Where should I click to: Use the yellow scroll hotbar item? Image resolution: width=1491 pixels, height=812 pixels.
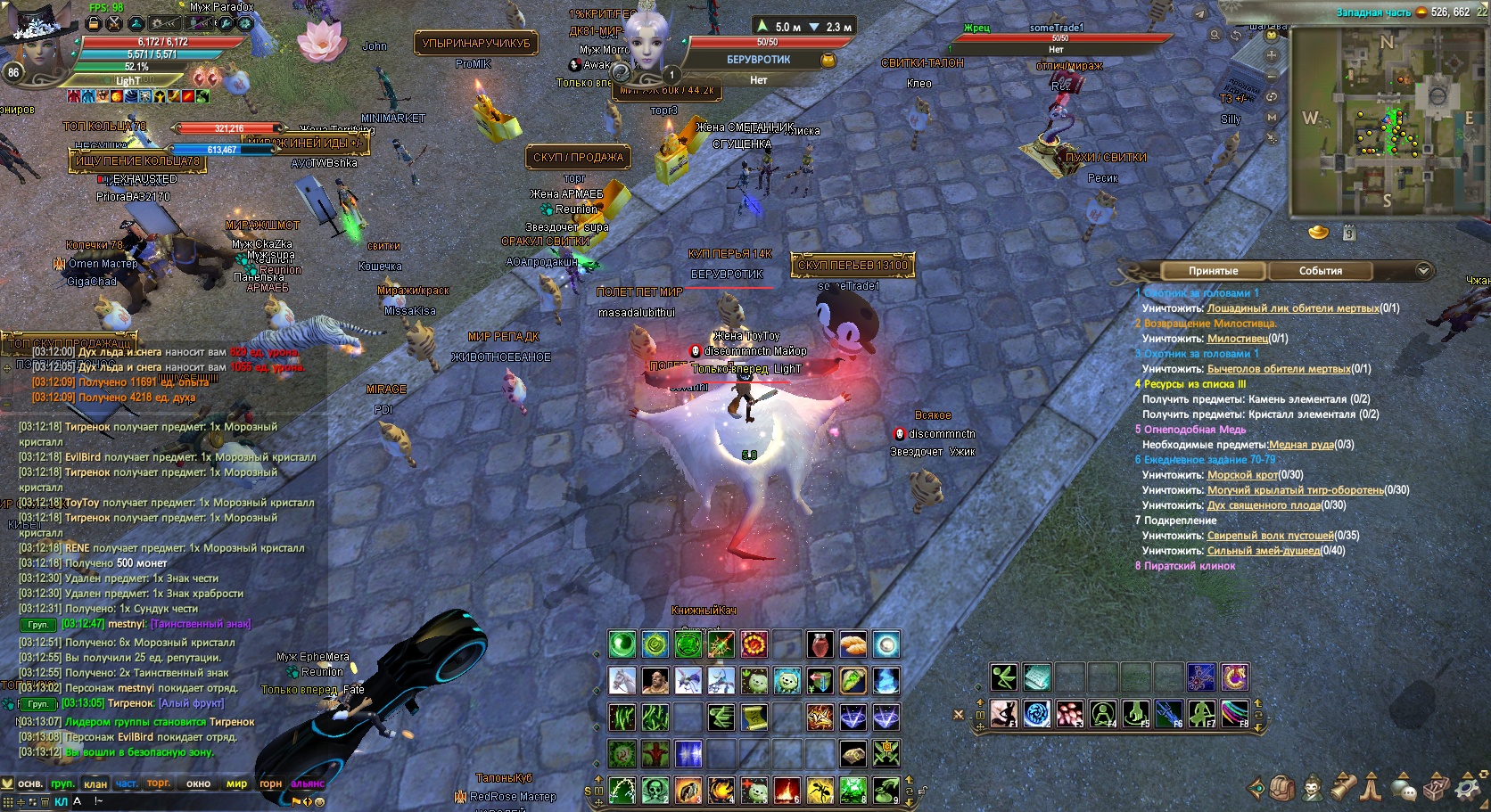[x=754, y=717]
